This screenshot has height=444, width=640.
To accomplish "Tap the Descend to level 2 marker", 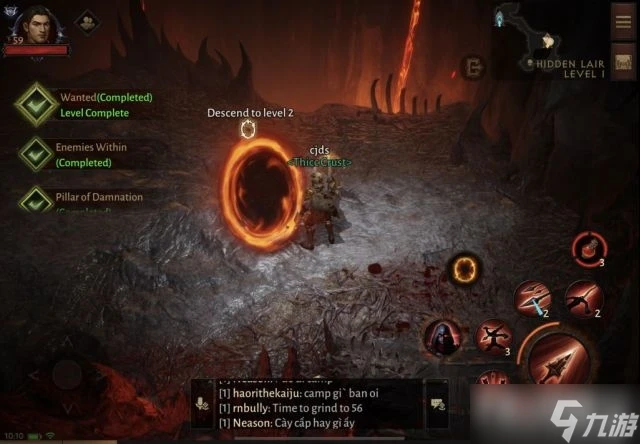I will [x=249, y=127].
